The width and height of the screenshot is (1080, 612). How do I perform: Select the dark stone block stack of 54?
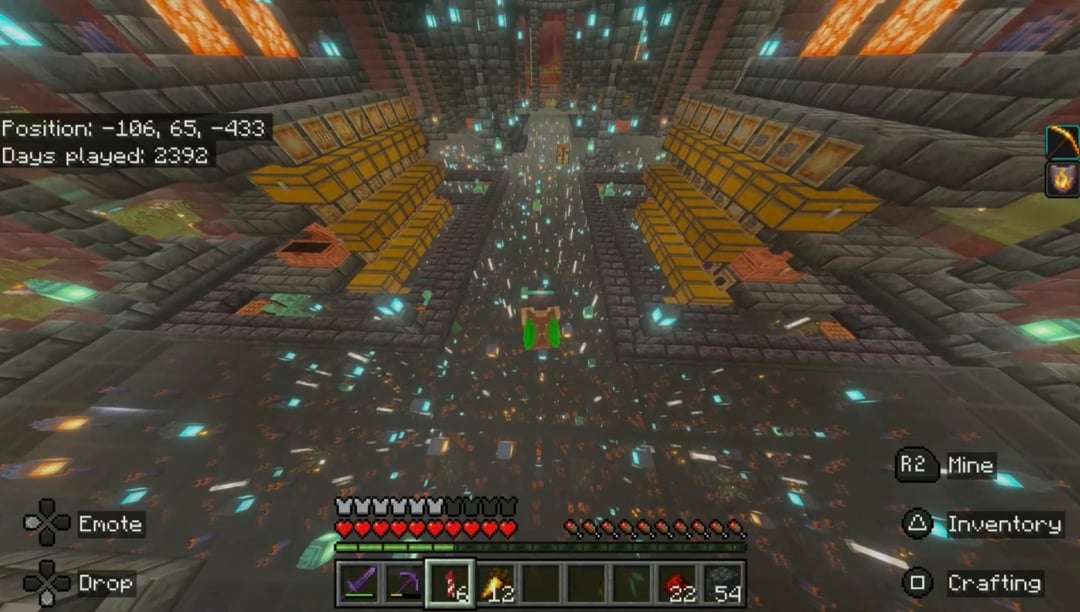(x=723, y=583)
